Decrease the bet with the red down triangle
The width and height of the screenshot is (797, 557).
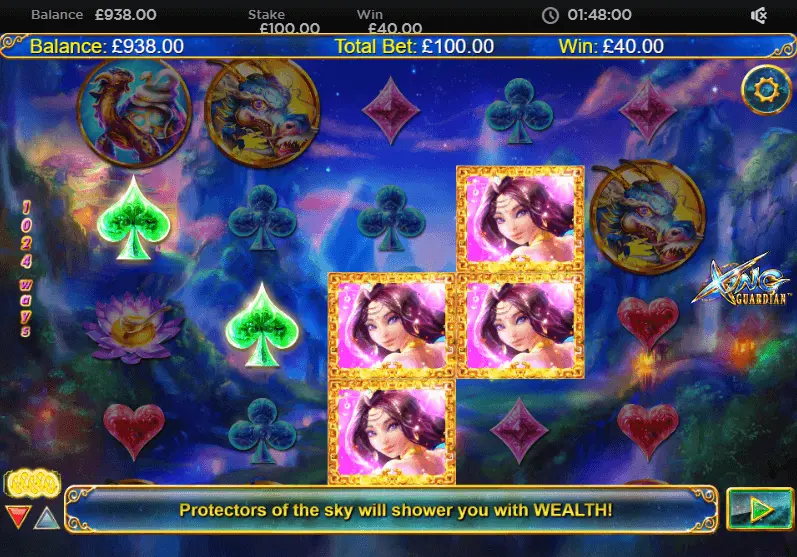(18, 517)
